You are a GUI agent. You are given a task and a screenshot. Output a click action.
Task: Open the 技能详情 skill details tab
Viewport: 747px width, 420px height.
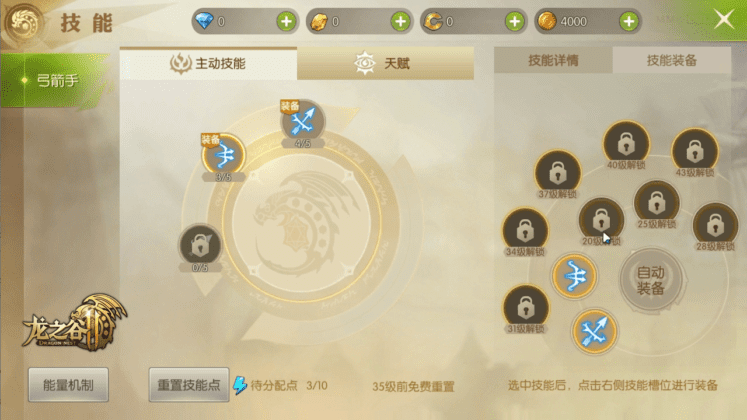click(553, 60)
